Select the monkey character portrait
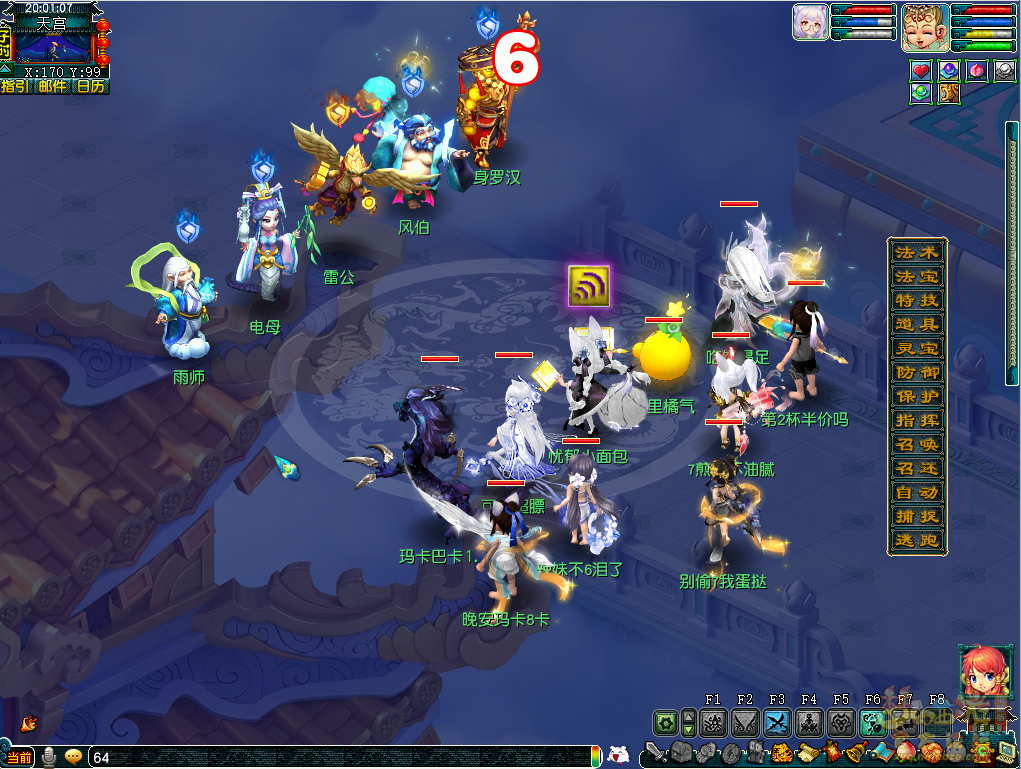Screen dimensions: 1021x769 925,28
